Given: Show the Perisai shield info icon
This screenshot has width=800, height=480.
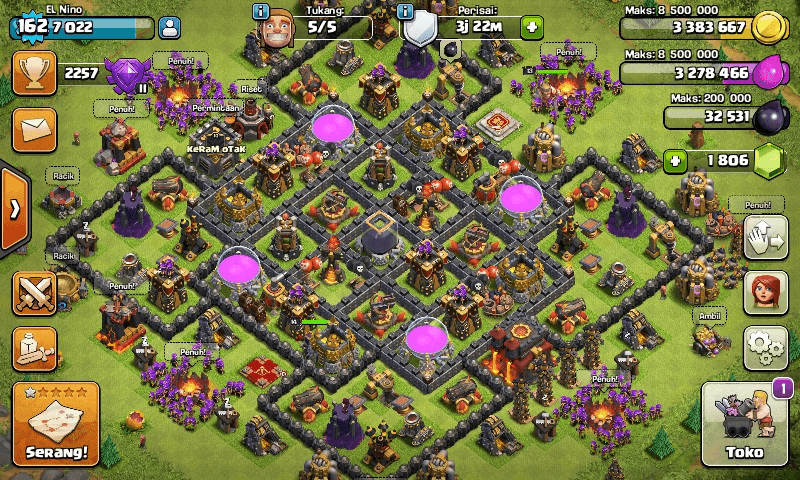Looking at the screenshot, I should 405,11.
